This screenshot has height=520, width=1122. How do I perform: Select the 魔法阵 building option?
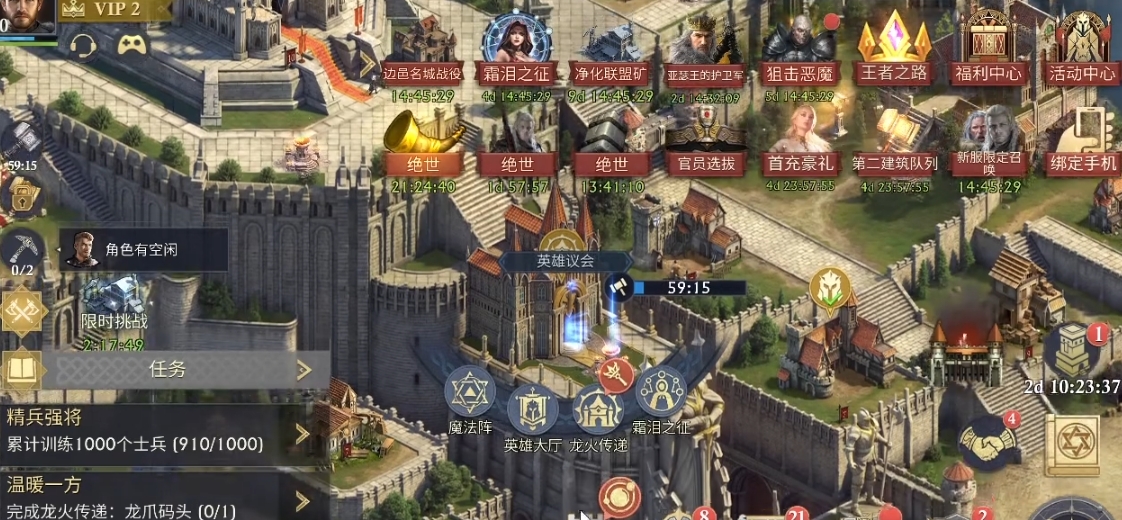469,393
